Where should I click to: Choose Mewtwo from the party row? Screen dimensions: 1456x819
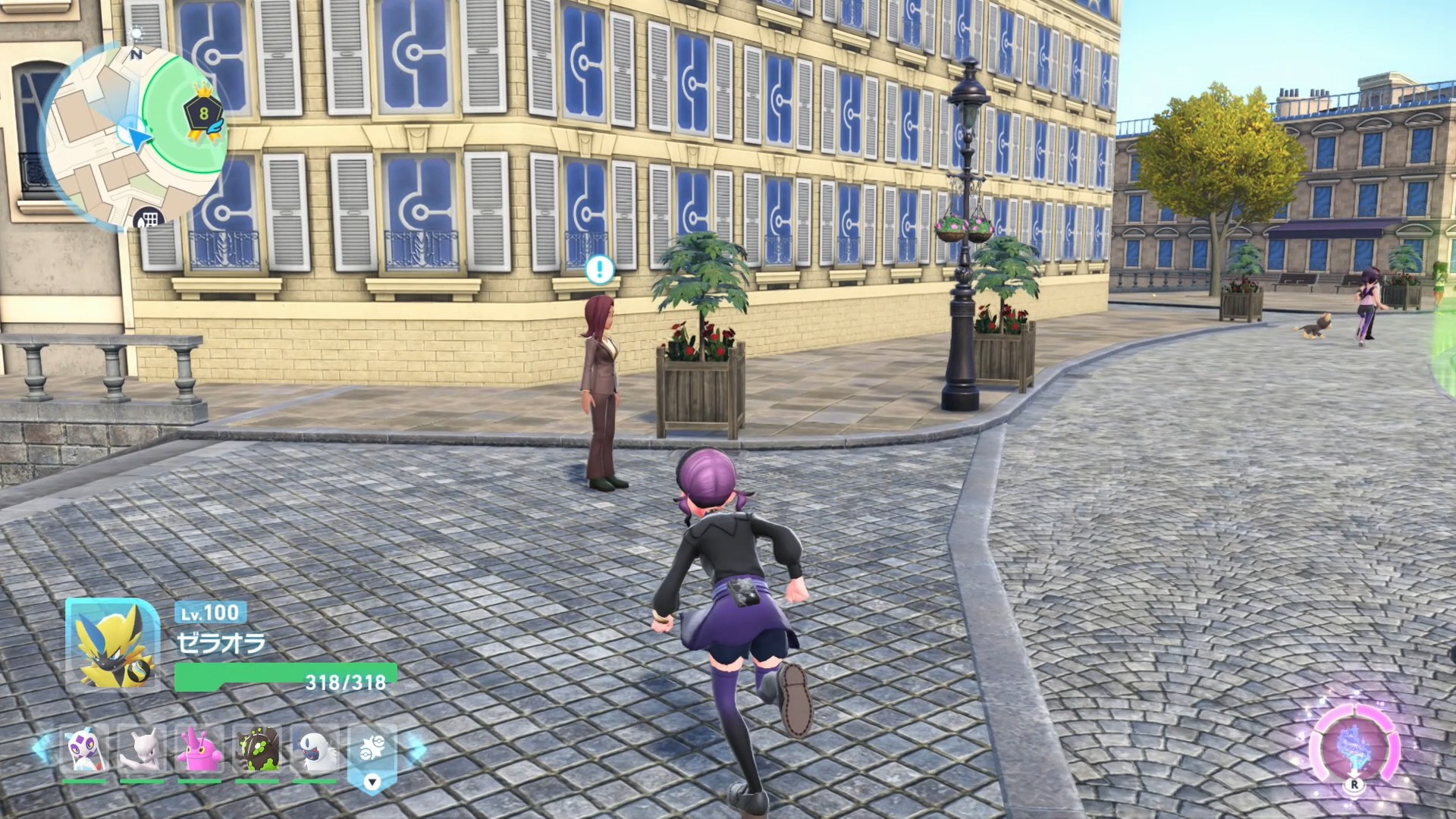coord(142,749)
